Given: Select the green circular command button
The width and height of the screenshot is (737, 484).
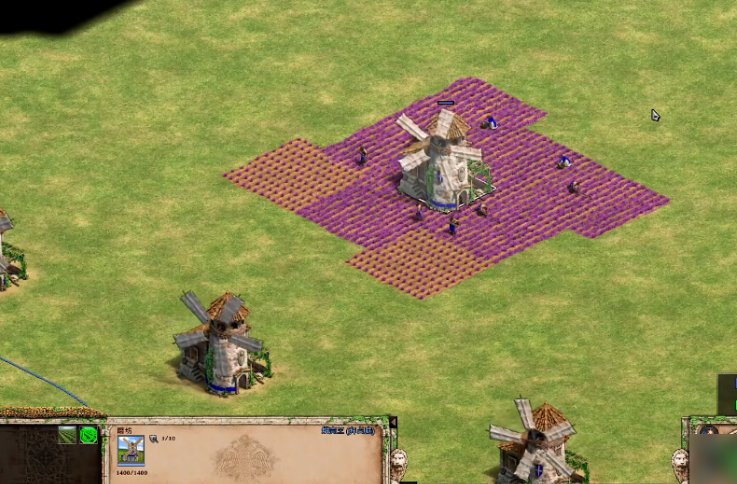Looking at the screenshot, I should point(89,435).
